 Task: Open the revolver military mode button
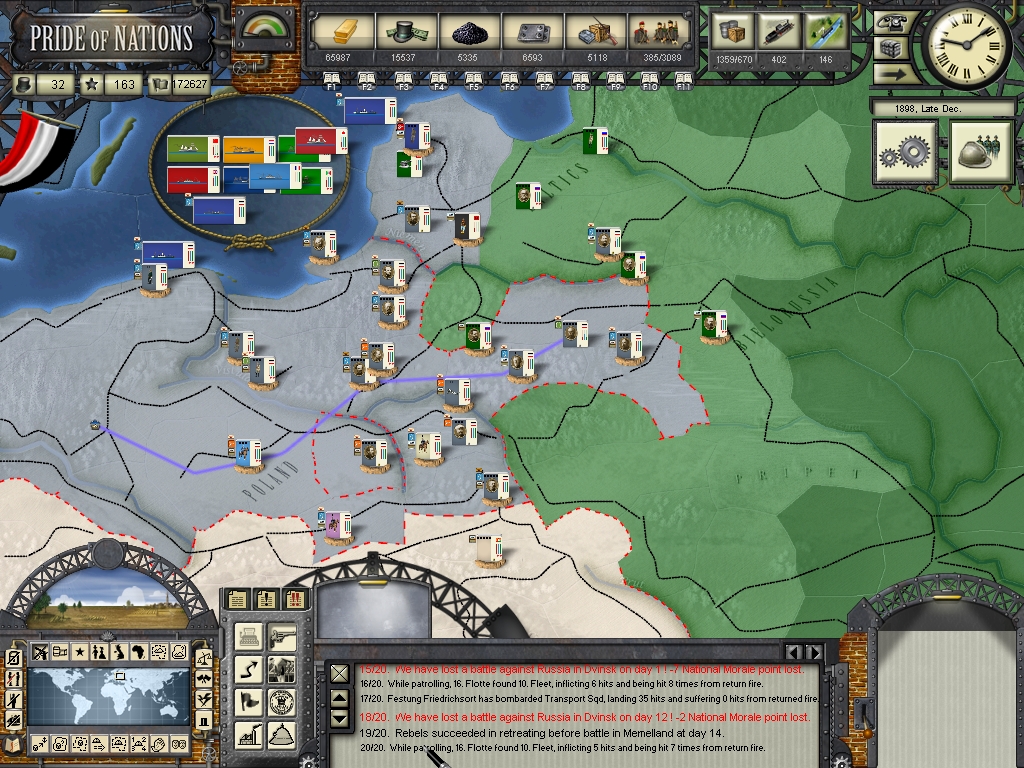(x=283, y=635)
